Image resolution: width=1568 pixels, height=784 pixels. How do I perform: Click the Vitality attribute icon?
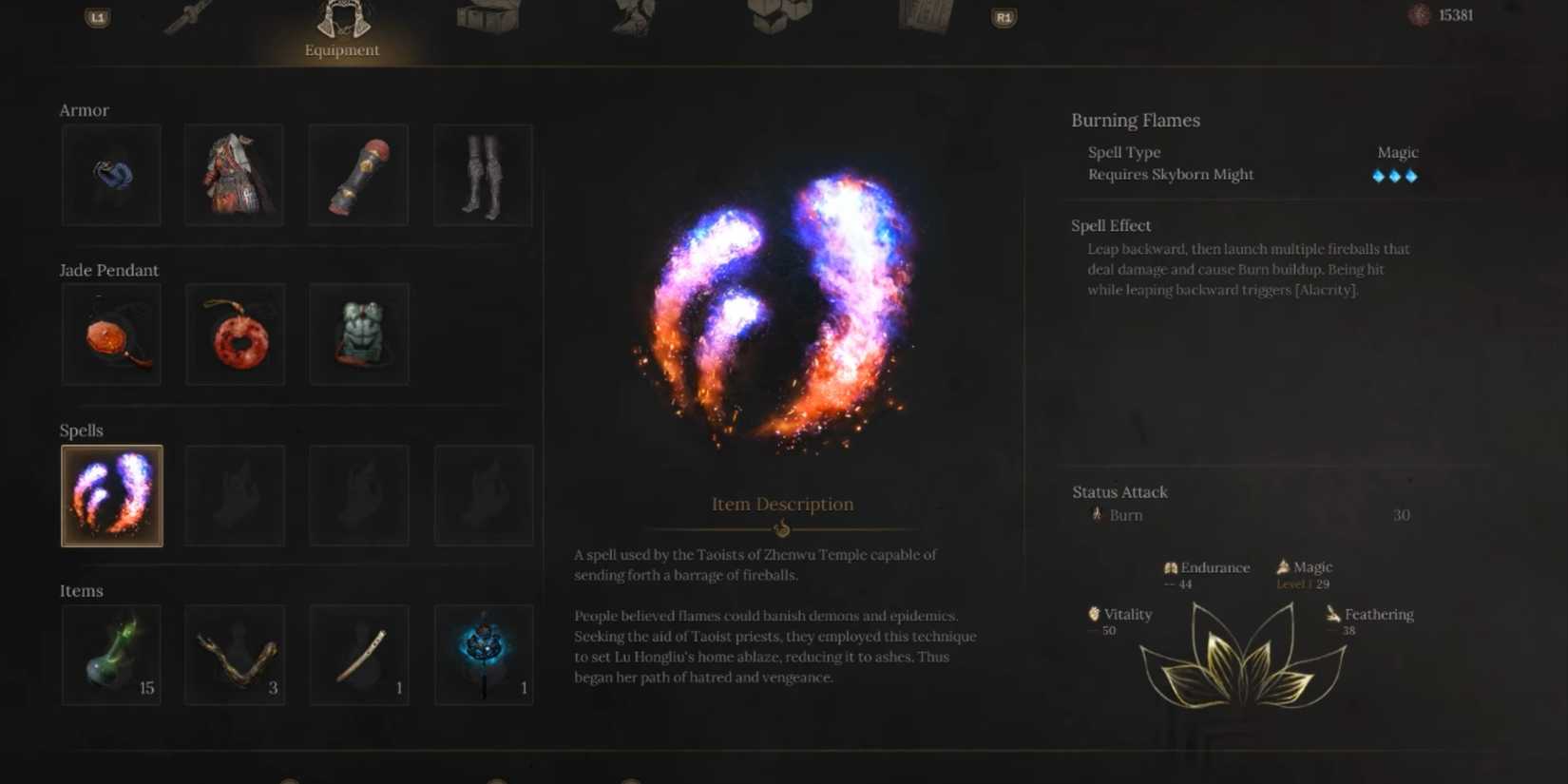click(1095, 614)
